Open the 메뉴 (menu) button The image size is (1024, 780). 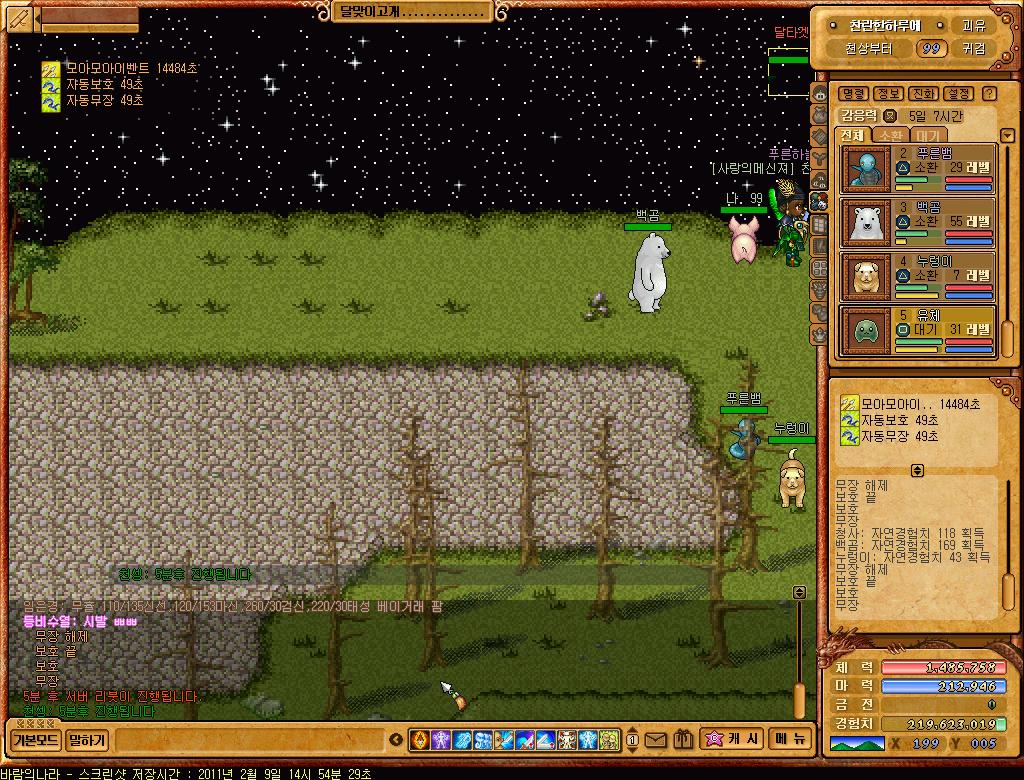tap(790, 740)
